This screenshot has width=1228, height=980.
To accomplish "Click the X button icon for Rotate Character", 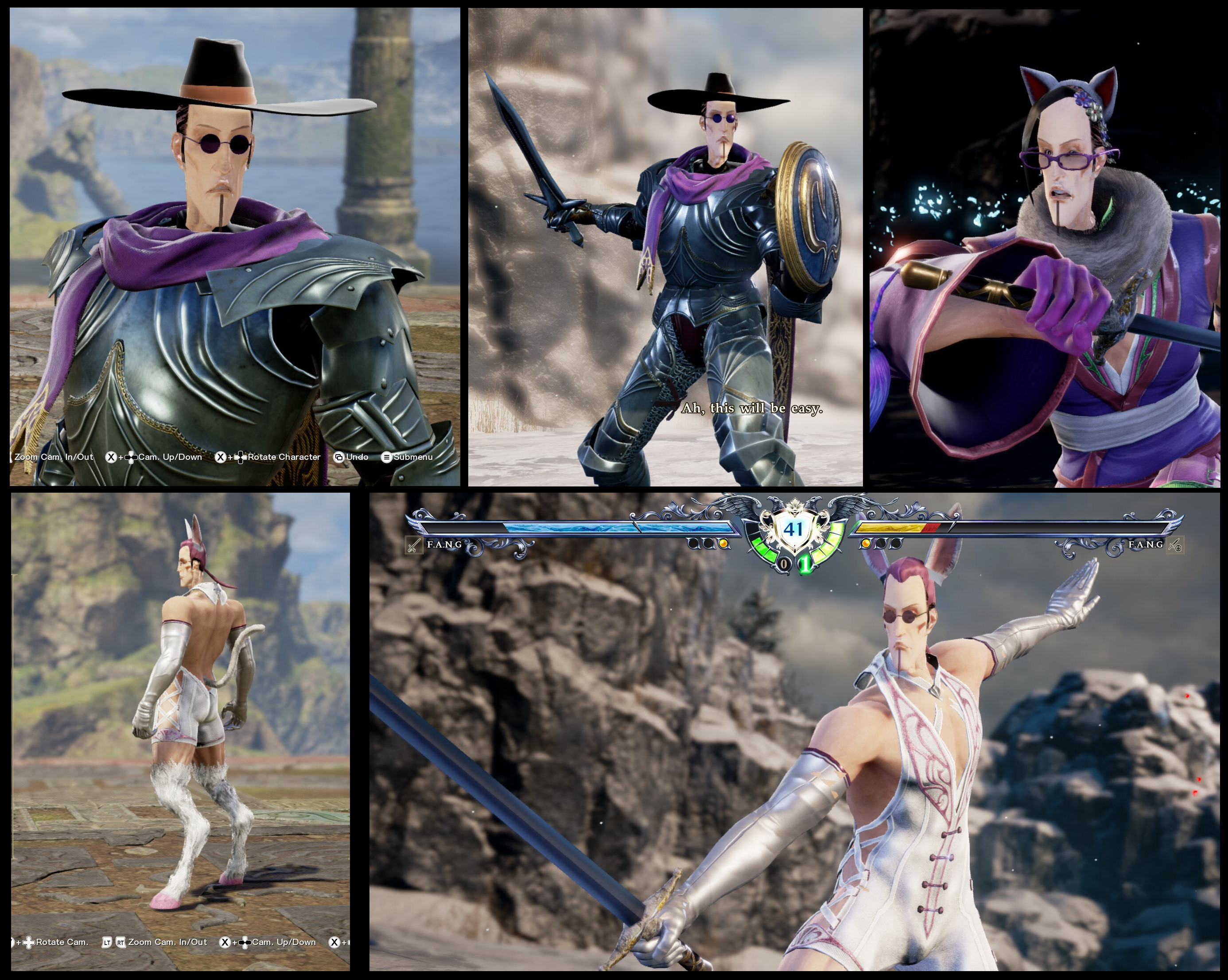I will click(x=221, y=458).
